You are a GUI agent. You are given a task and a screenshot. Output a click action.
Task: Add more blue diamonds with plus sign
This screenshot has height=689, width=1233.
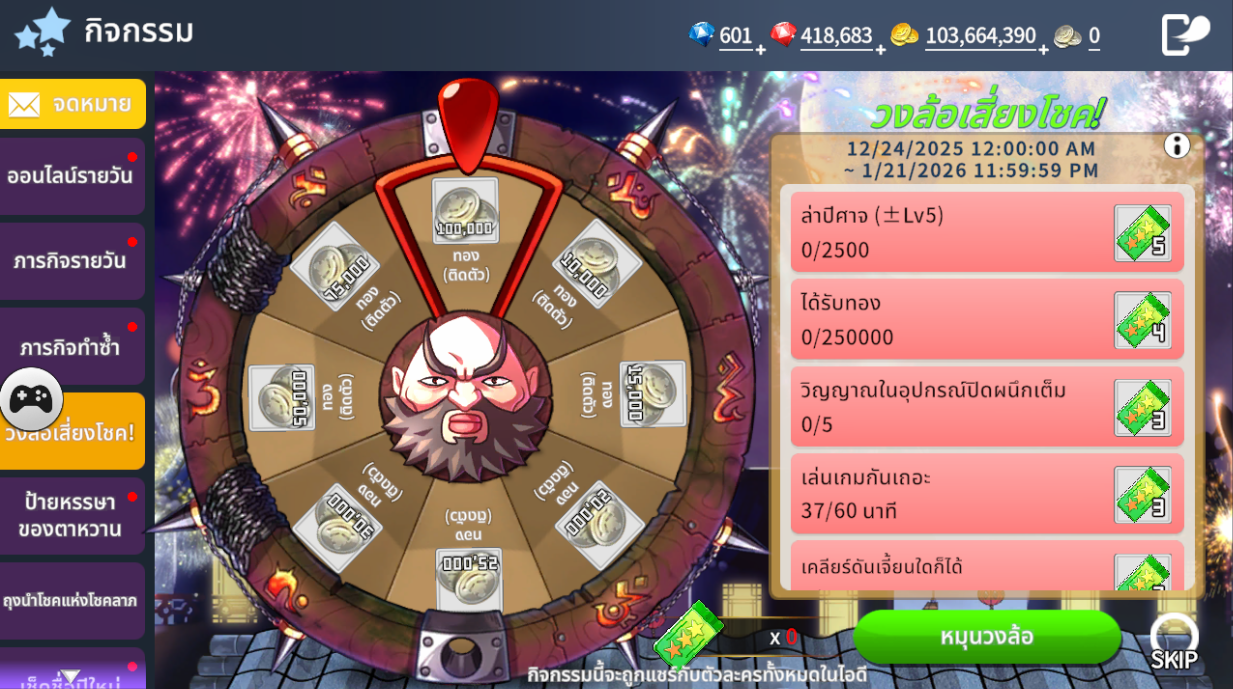coord(760,49)
